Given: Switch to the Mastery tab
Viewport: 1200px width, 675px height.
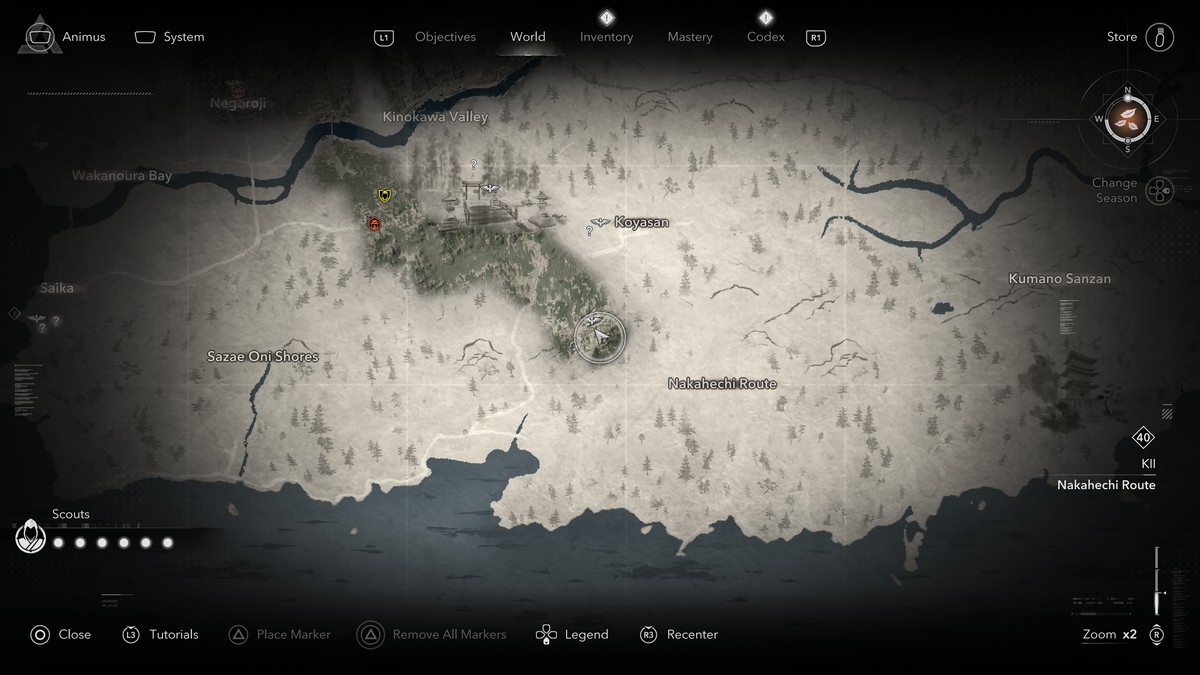Looking at the screenshot, I should coord(690,37).
